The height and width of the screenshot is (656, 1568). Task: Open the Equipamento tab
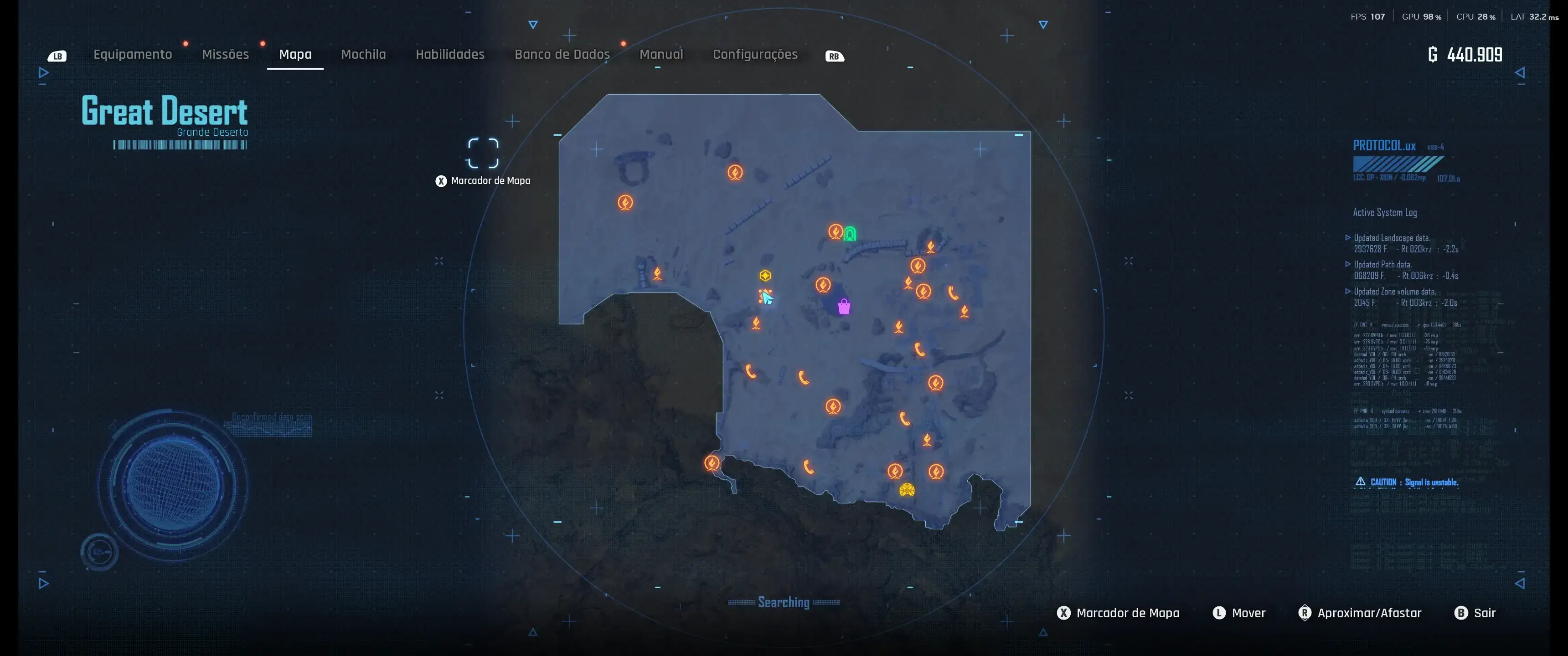[x=133, y=54]
